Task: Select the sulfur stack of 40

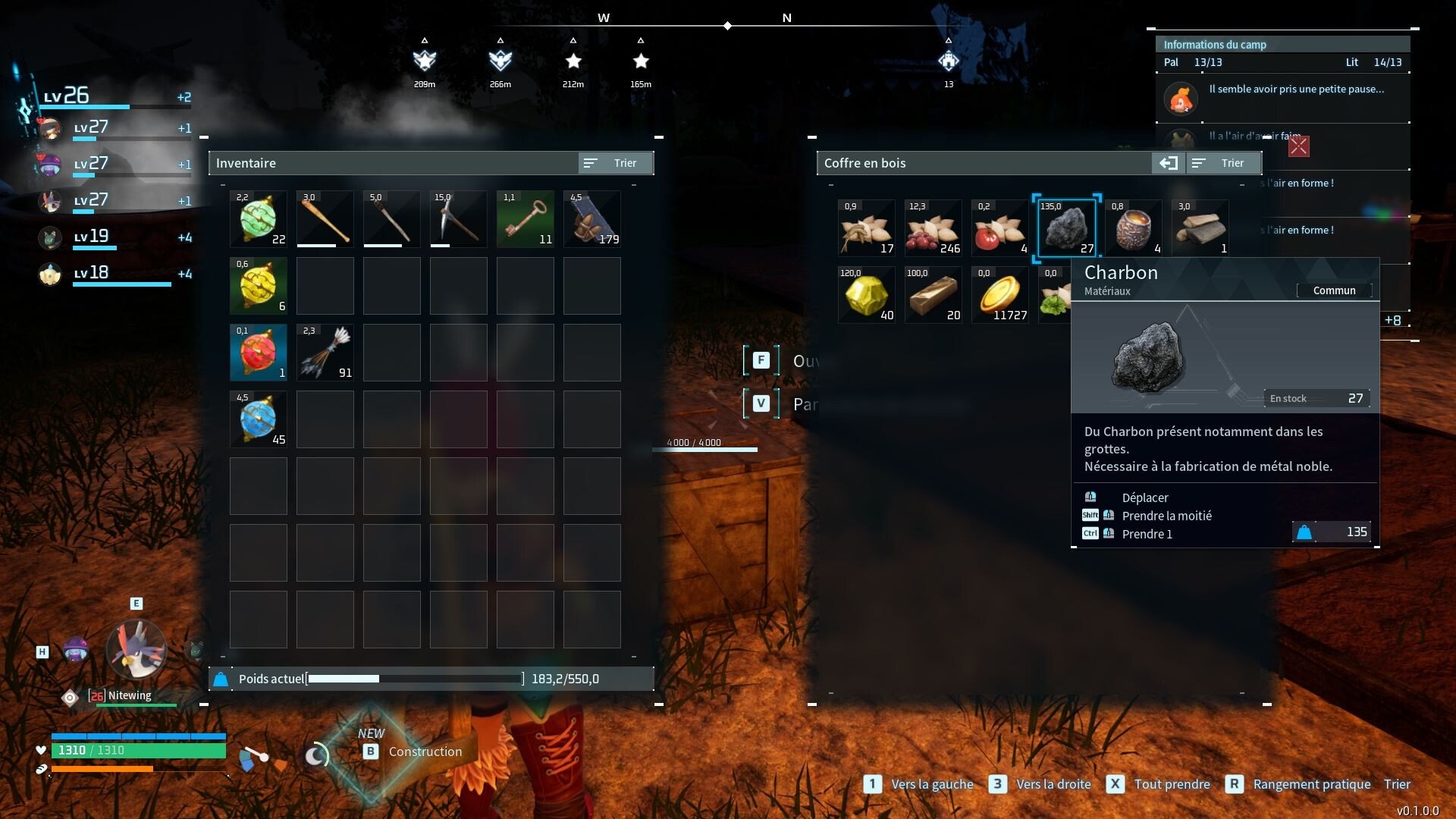Action: point(866,295)
